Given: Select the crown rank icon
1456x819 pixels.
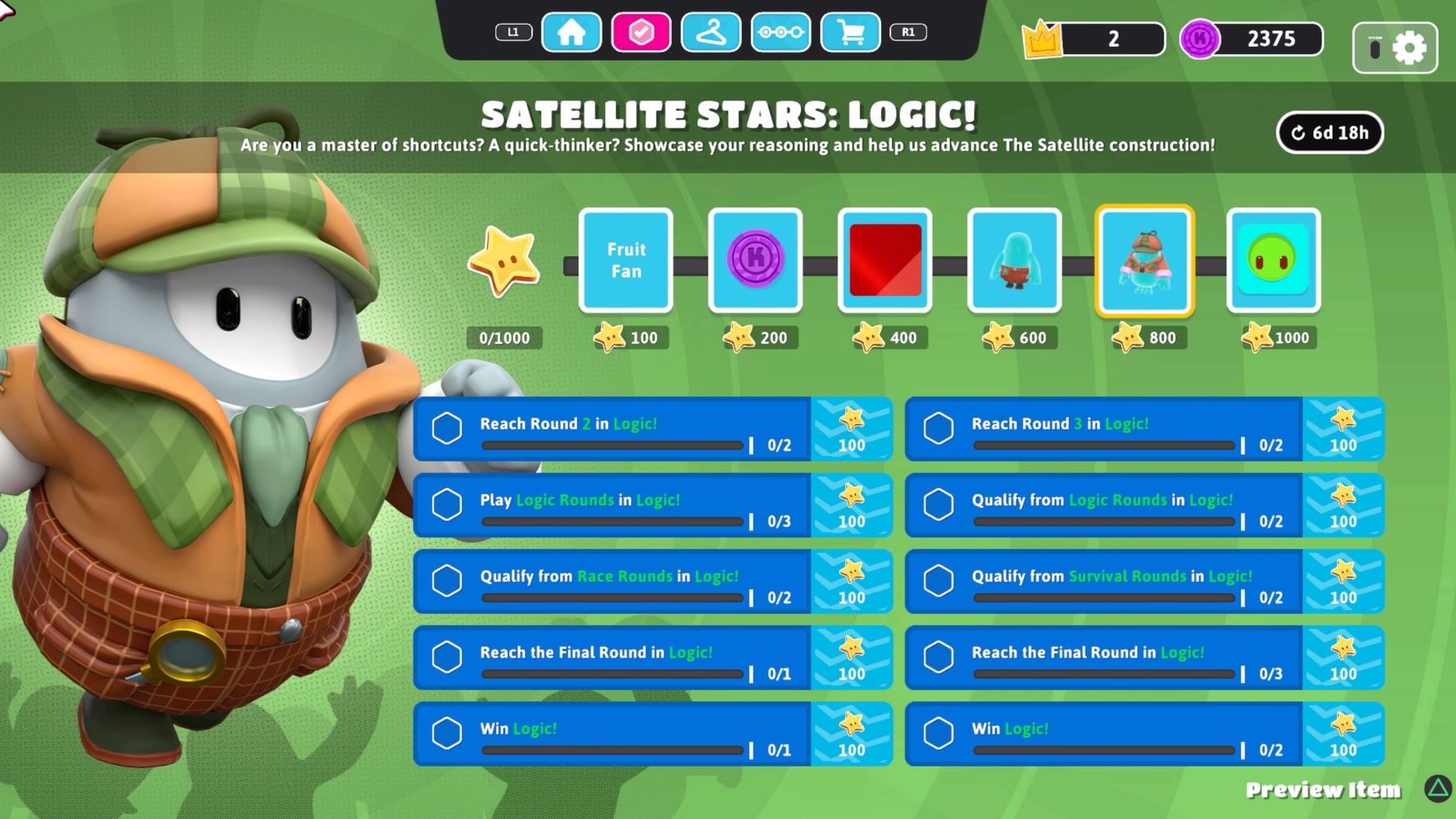Looking at the screenshot, I should coord(1041,38).
